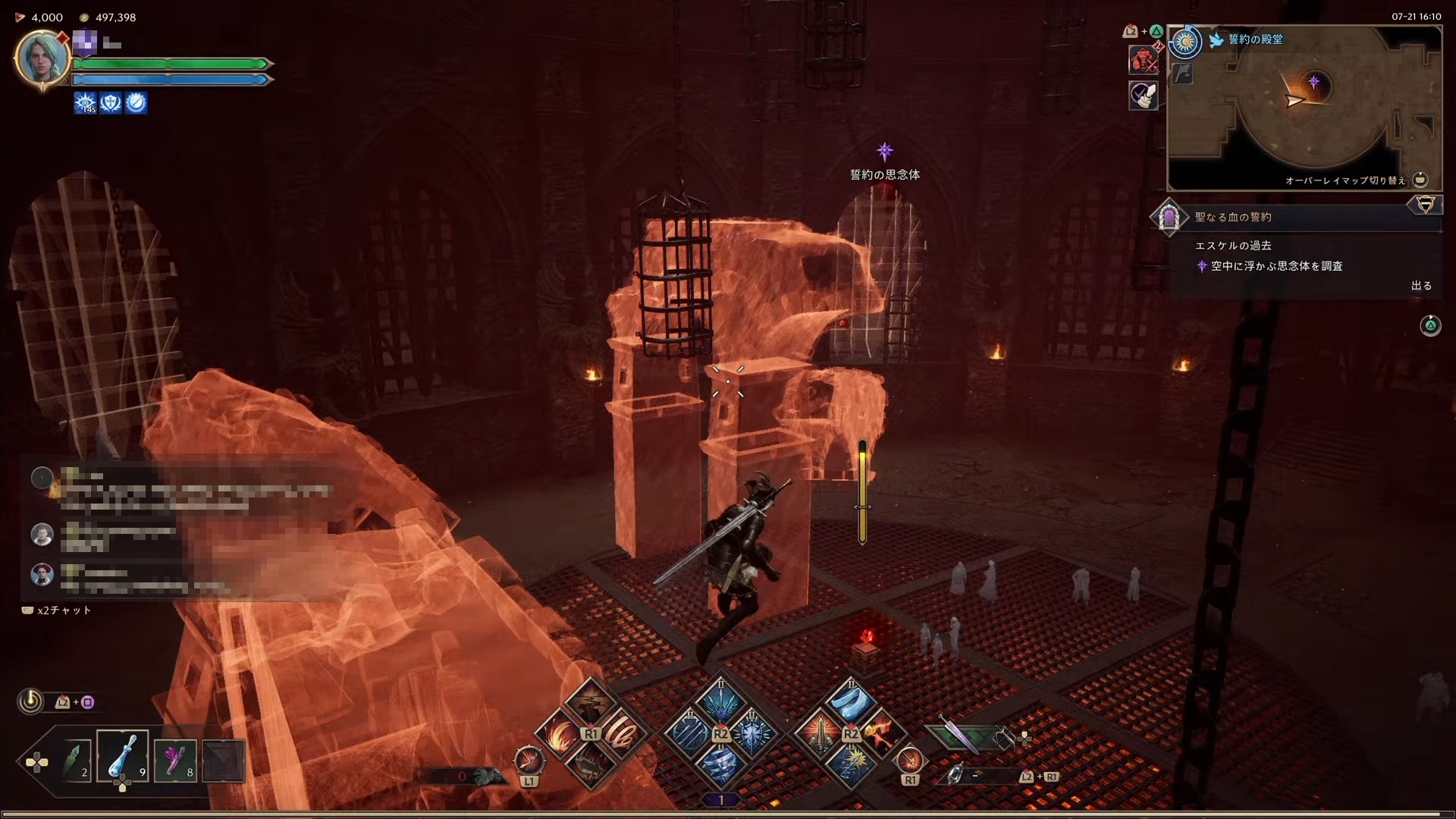
Task: Open the checkmark chess piece icon
Action: click(1143, 96)
